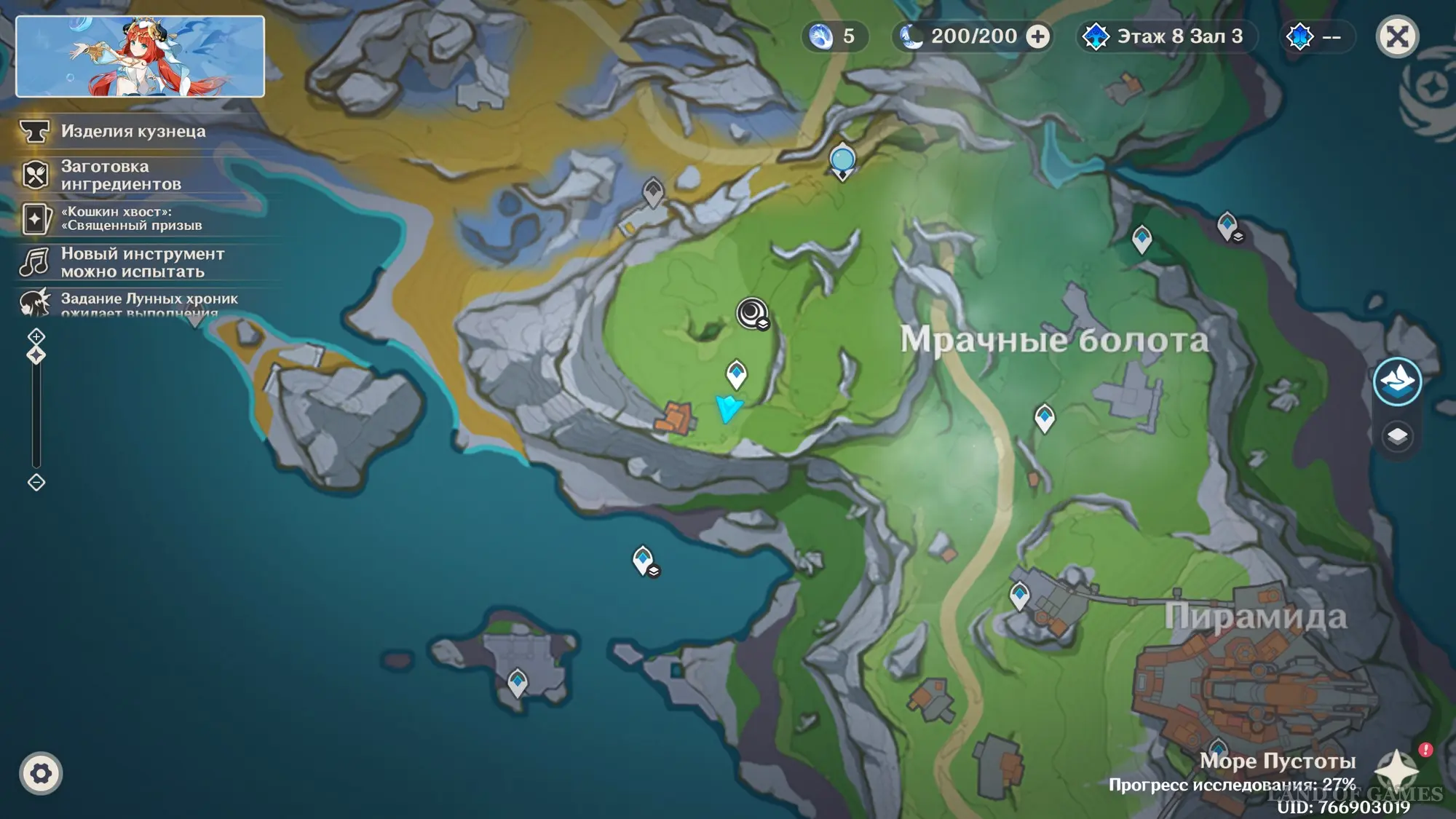Zoom in the map with the plus diamond
Image resolution: width=1456 pixels, height=819 pixels.
point(36,336)
